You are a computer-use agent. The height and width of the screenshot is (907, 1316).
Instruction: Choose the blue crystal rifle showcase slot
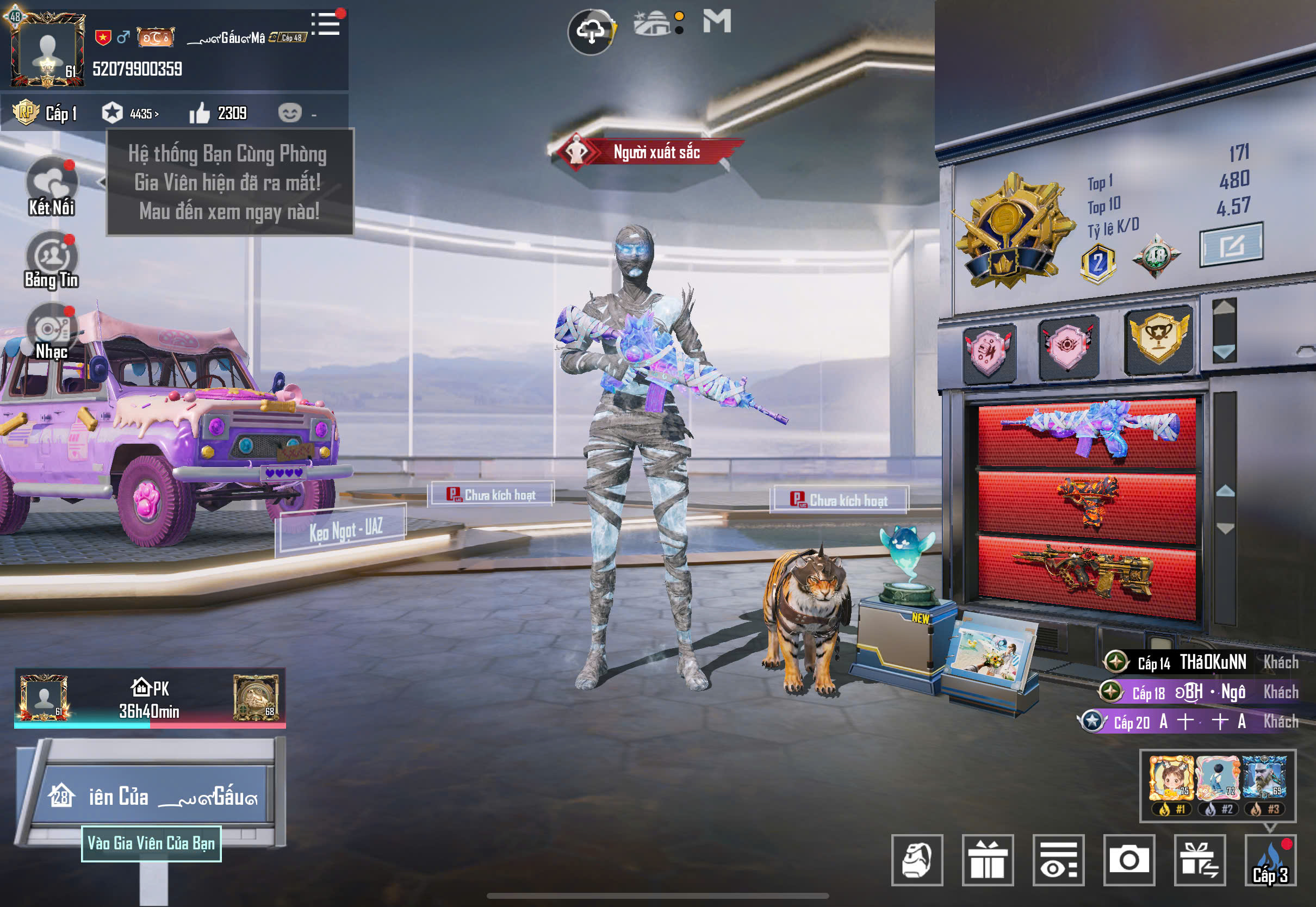1087,433
